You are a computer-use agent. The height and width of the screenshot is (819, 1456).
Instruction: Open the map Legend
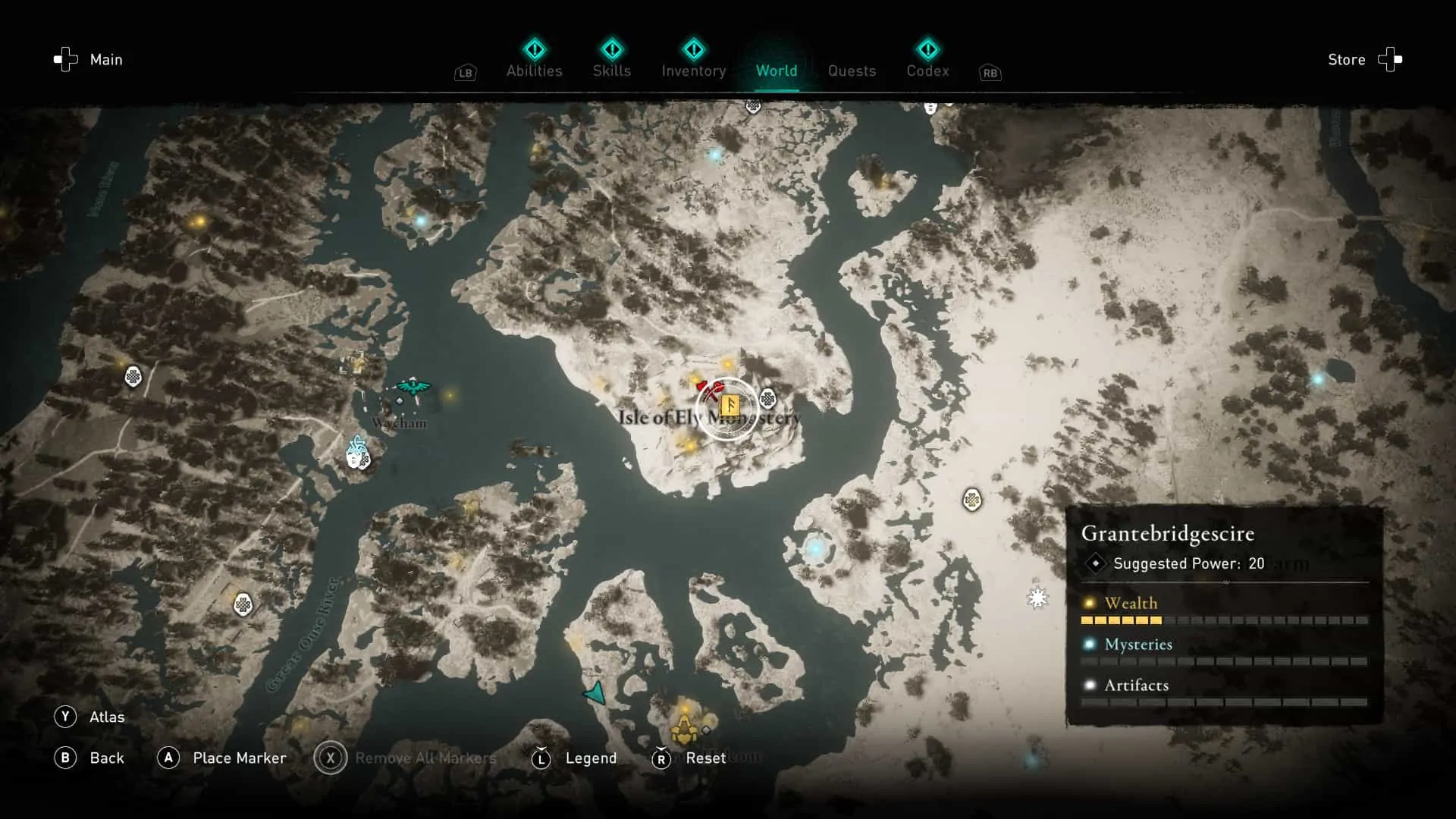pyautogui.click(x=591, y=758)
